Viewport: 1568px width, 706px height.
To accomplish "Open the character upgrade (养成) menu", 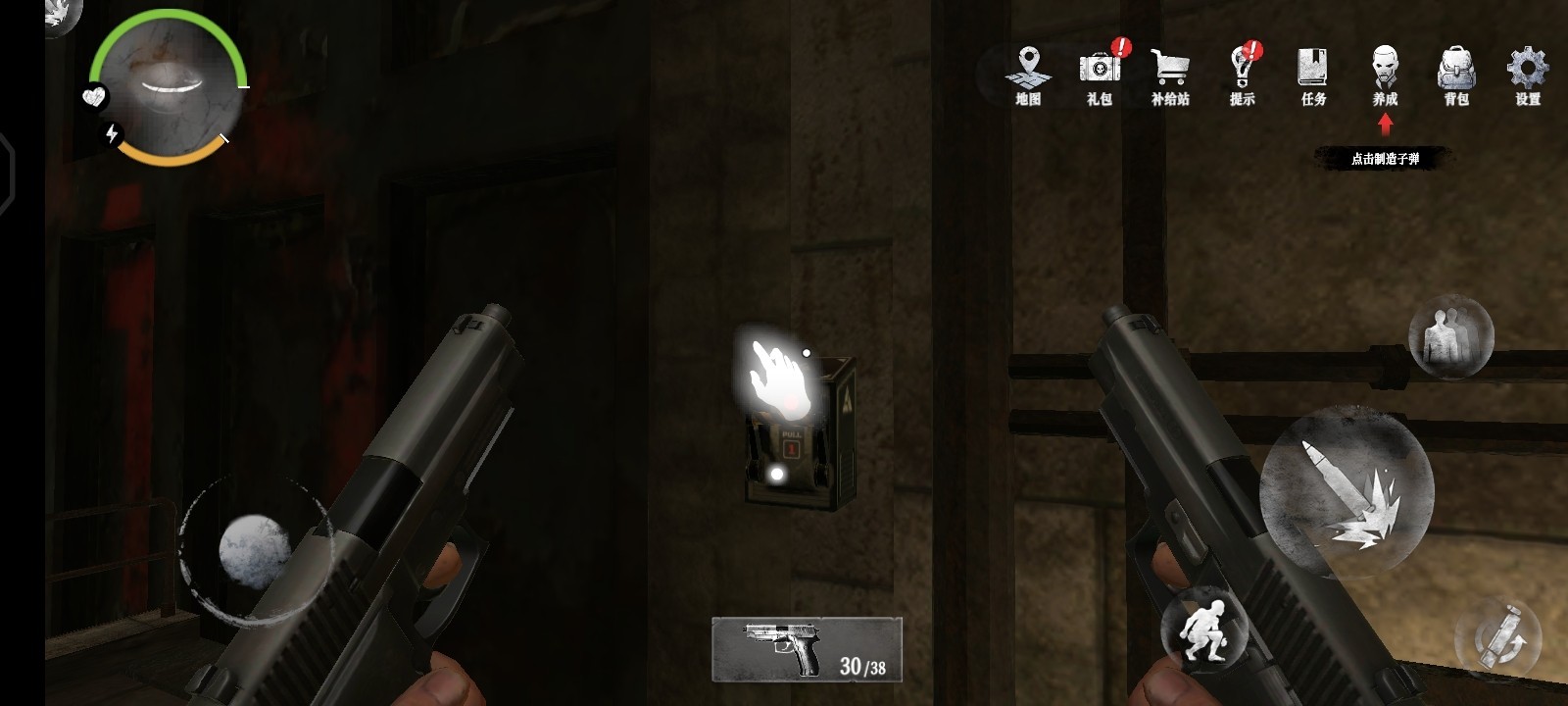I will [x=1385, y=75].
